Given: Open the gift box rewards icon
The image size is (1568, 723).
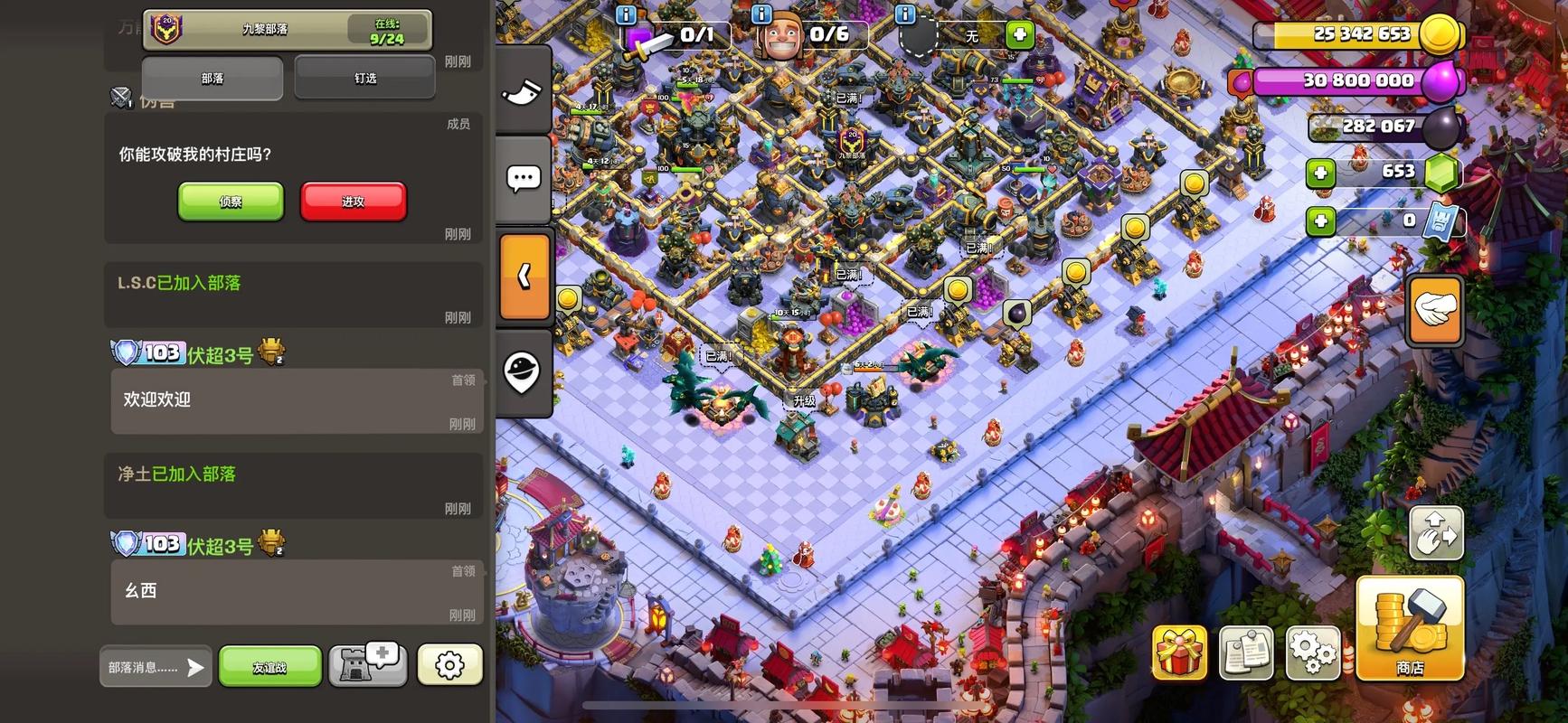Looking at the screenshot, I should (1179, 653).
